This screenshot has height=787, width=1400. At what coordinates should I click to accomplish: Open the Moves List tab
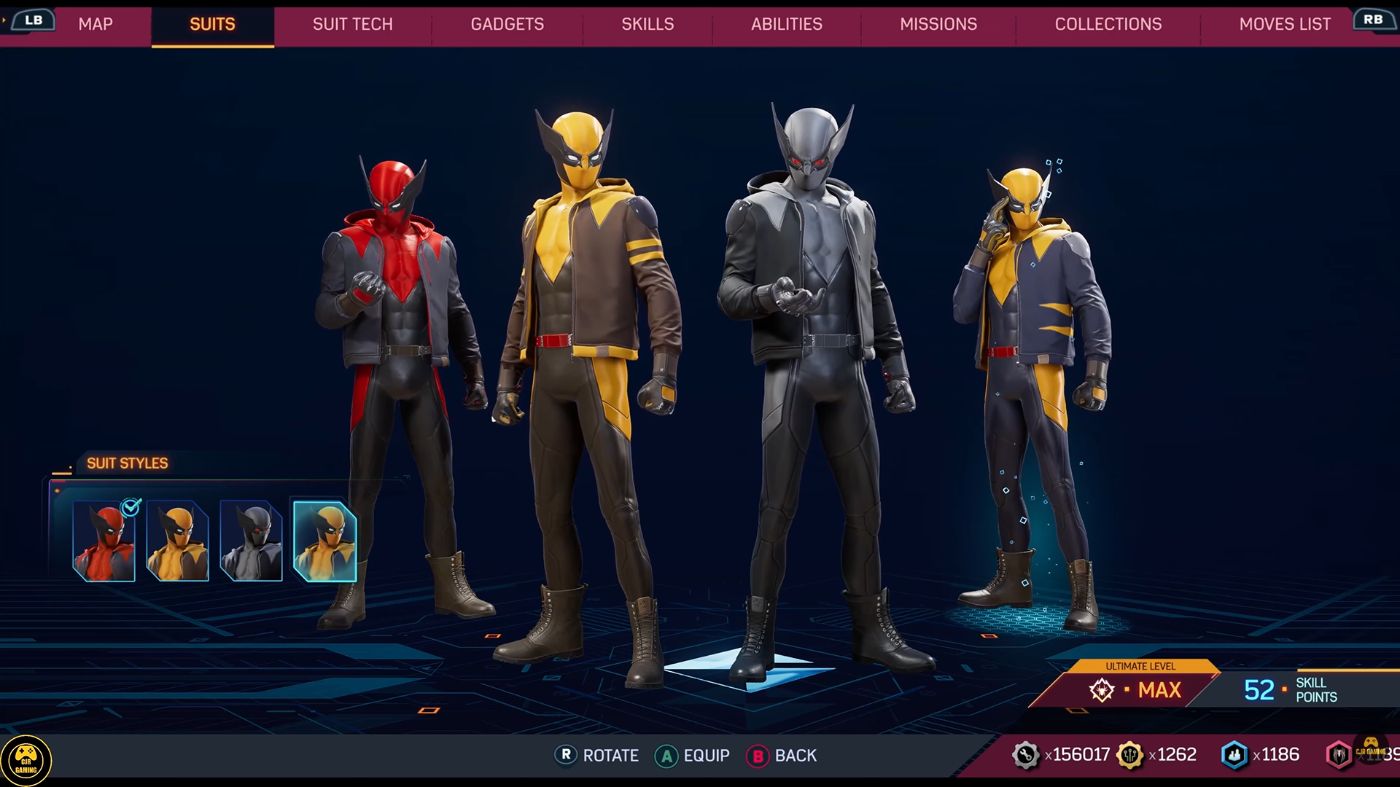point(1284,24)
